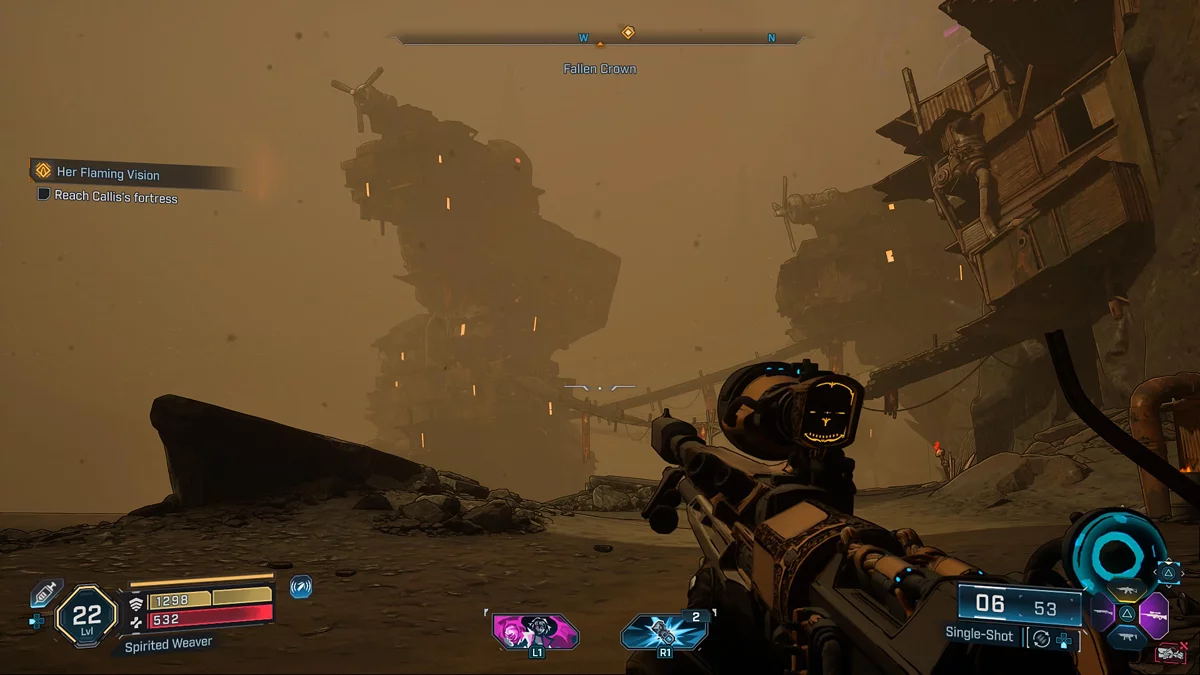Use the repair kit syringe icon

click(46, 592)
